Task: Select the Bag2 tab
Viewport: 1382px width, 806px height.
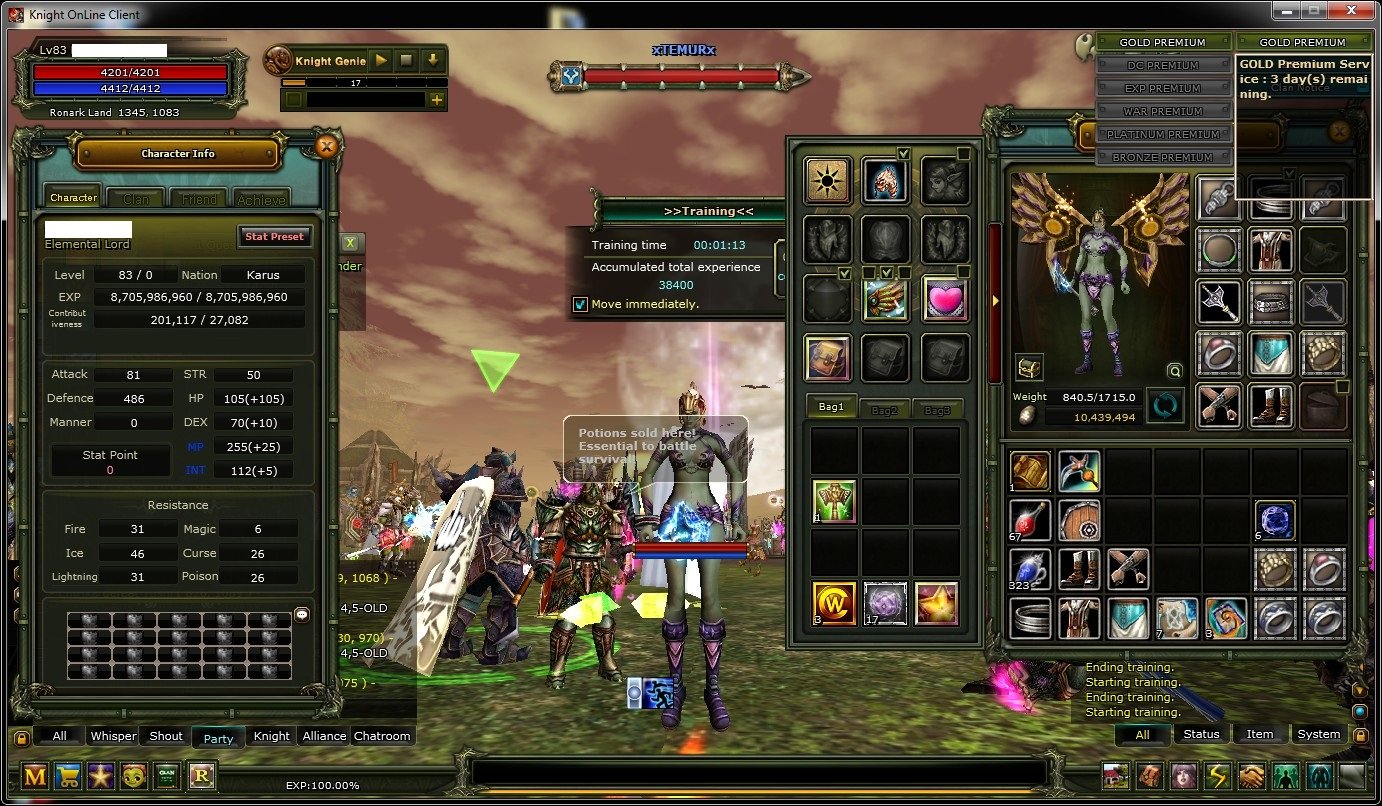Action: point(884,409)
